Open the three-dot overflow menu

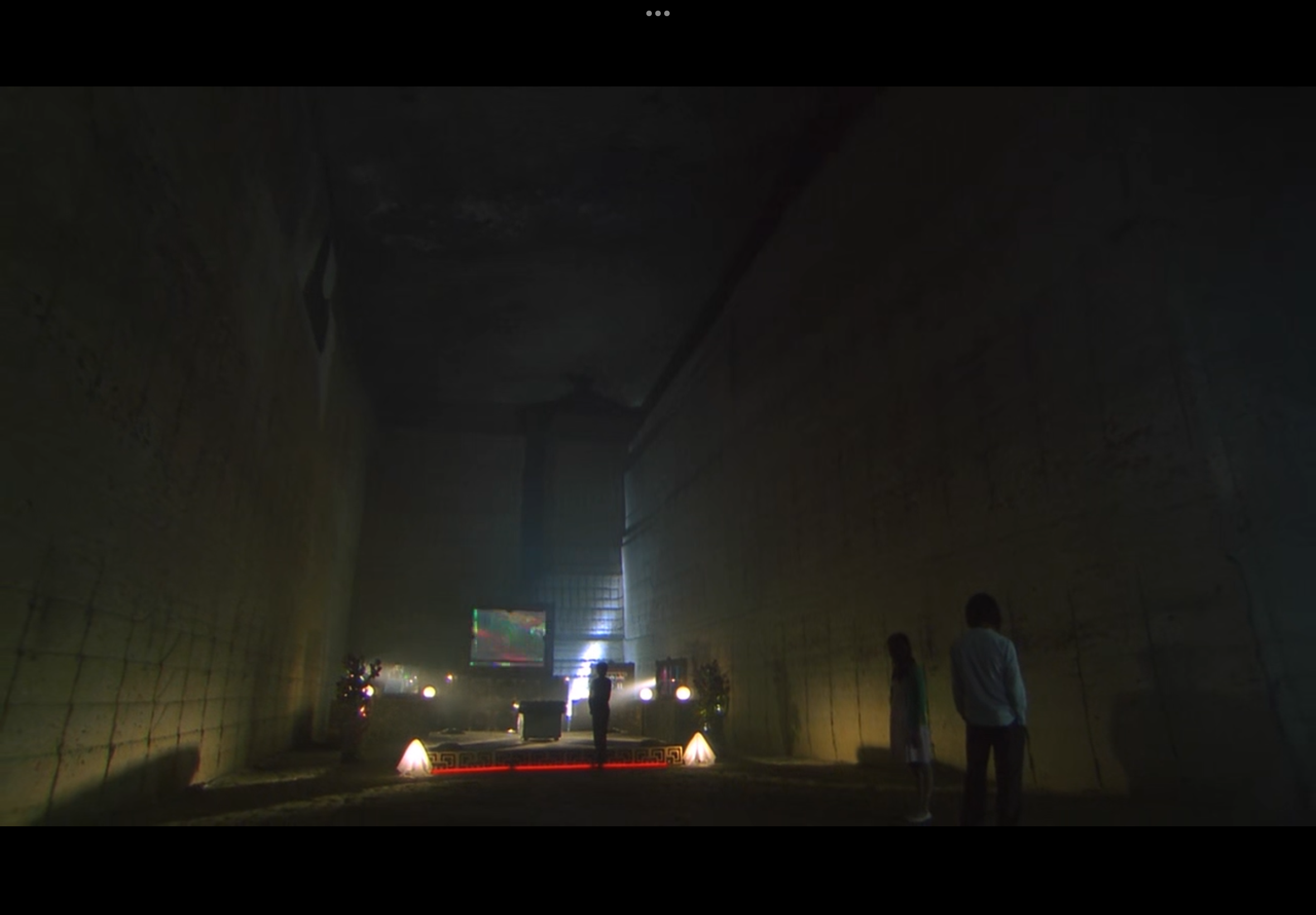(657, 13)
